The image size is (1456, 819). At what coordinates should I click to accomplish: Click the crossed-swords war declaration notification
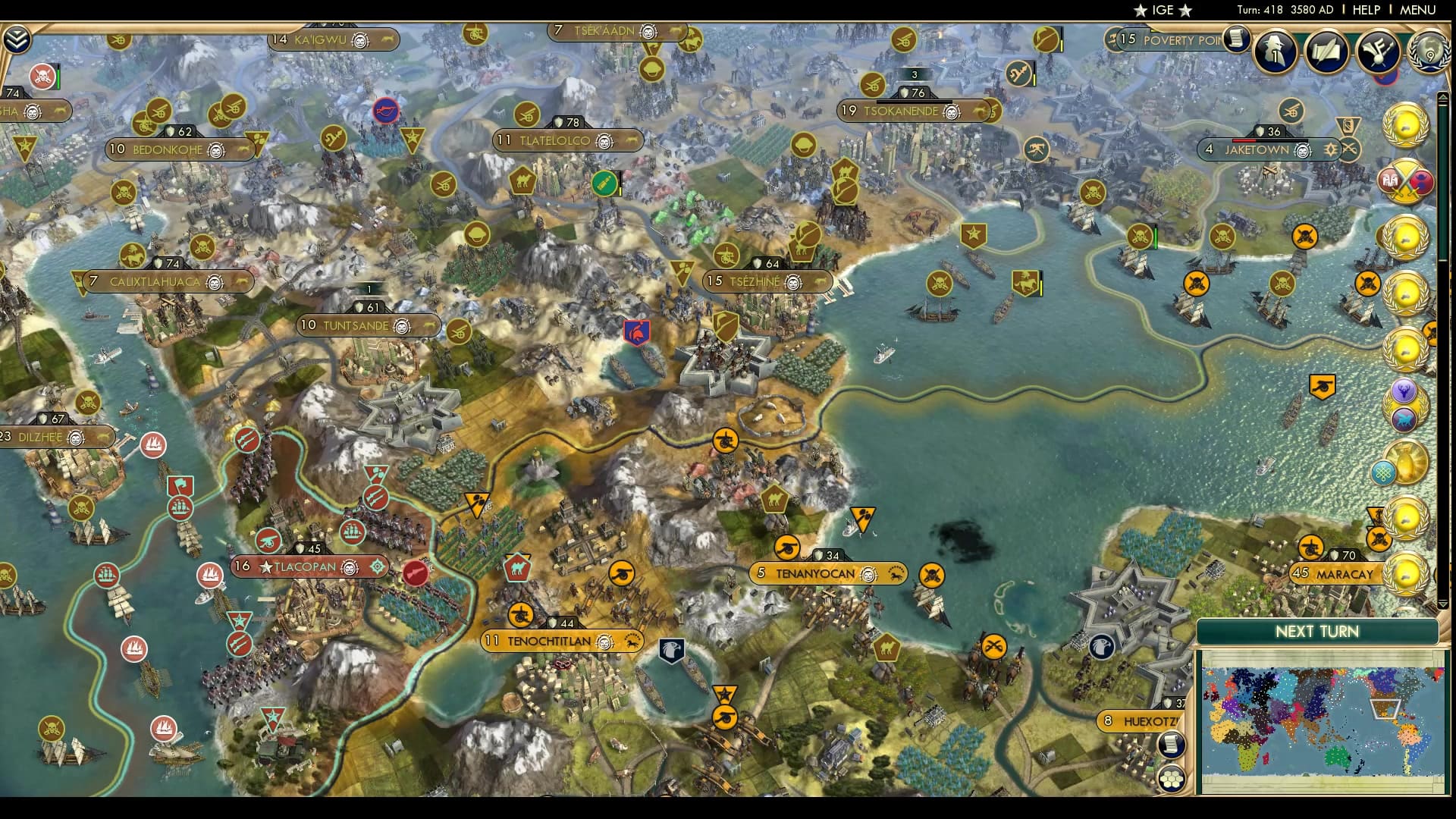tap(1404, 182)
